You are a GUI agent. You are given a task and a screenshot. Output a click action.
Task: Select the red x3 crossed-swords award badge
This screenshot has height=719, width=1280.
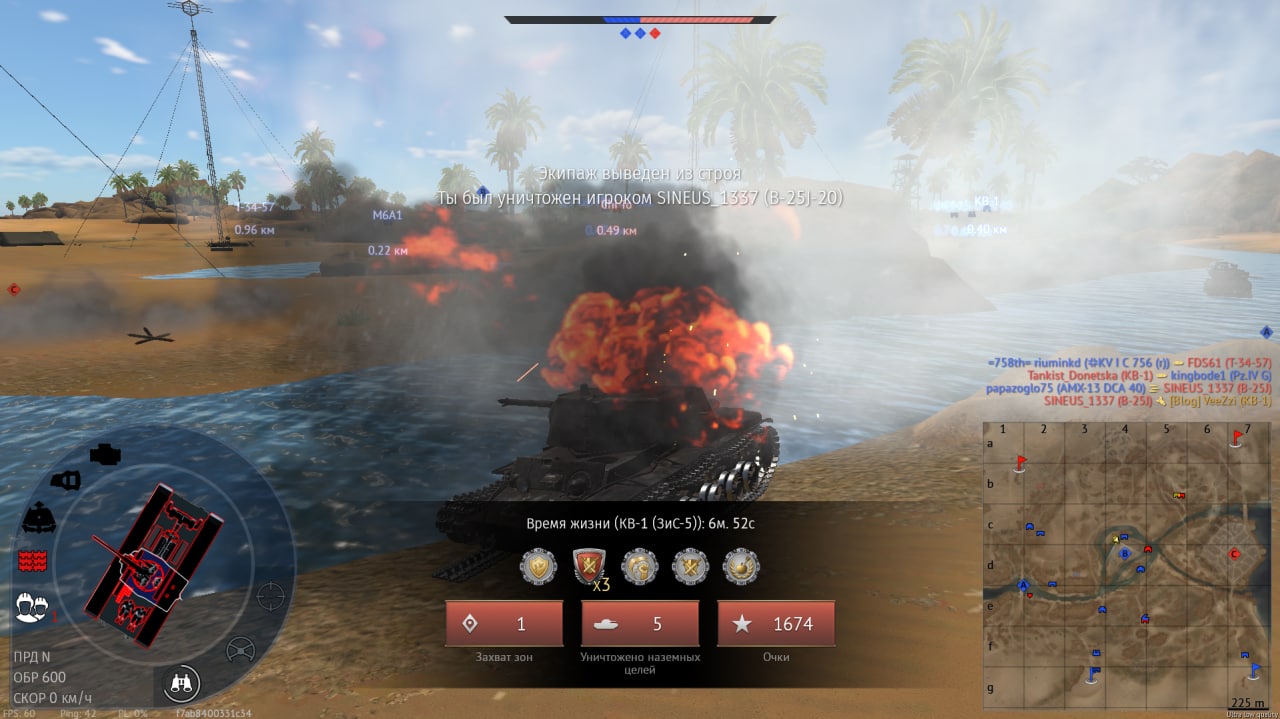[590, 567]
